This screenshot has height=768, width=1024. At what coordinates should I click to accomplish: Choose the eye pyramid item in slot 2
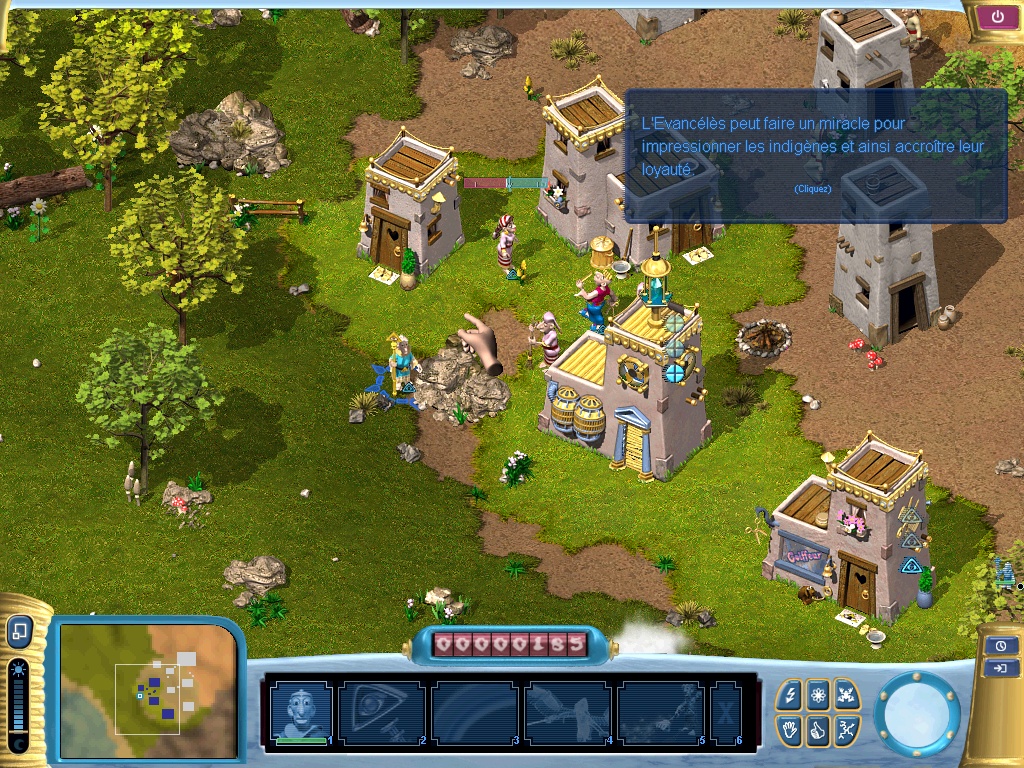[x=380, y=712]
